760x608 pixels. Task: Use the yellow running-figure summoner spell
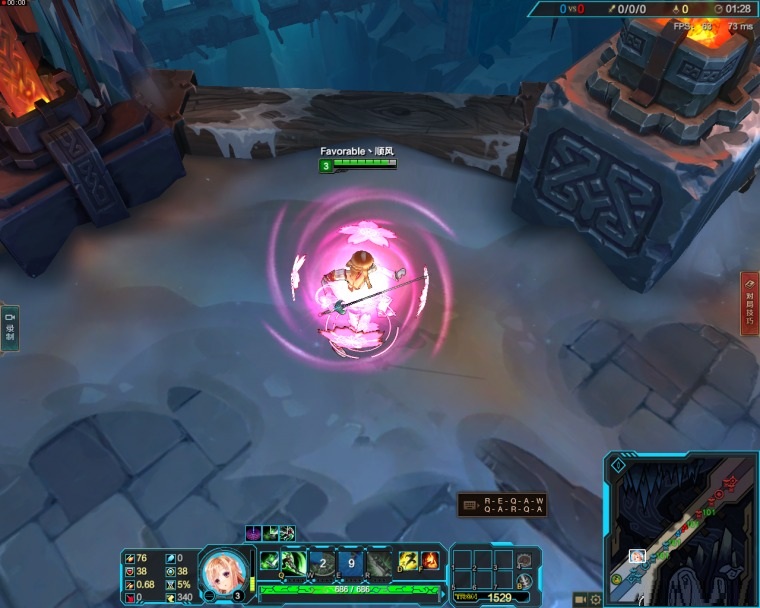pos(408,562)
